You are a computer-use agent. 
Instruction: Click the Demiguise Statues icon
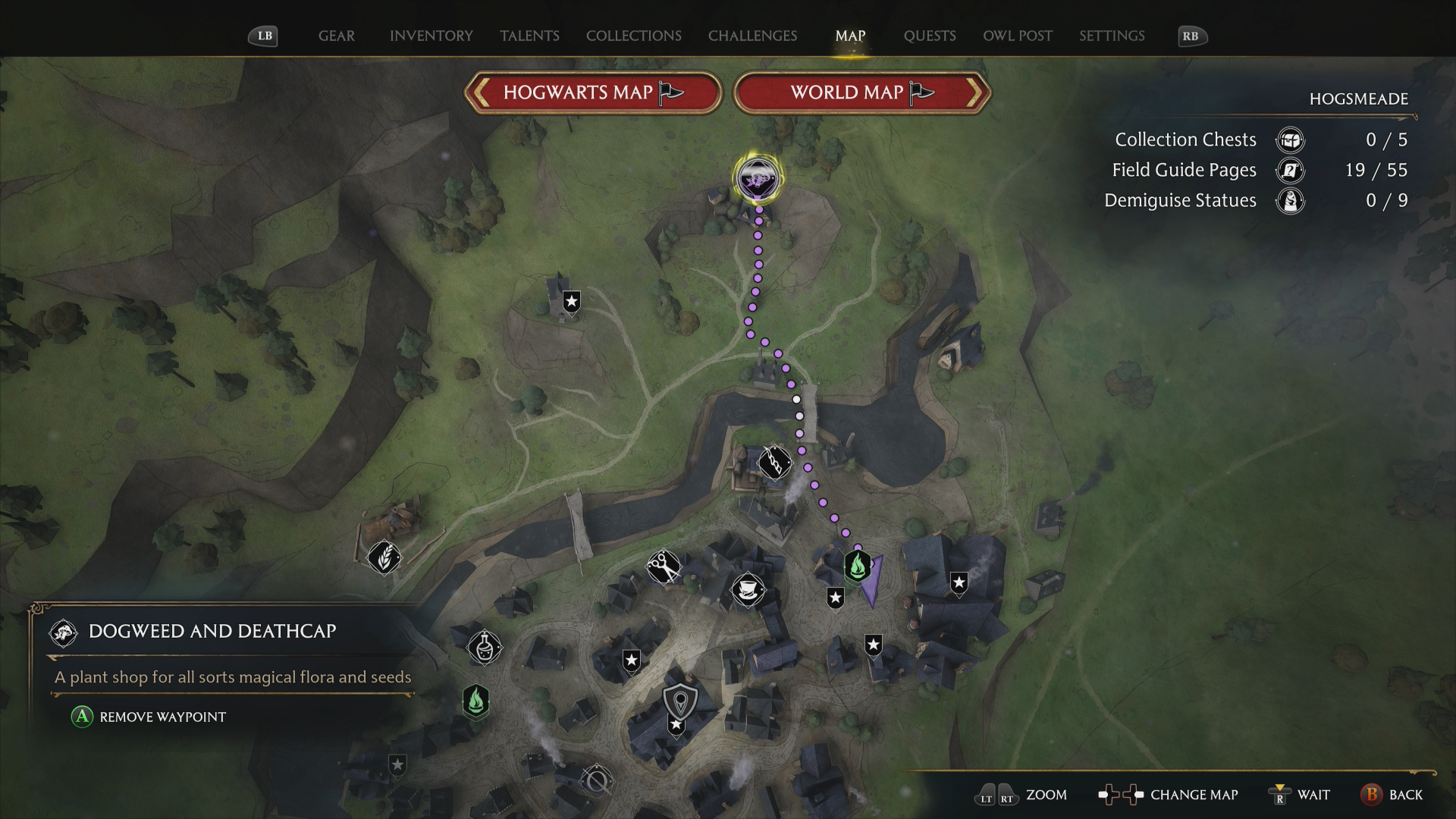point(1289,201)
